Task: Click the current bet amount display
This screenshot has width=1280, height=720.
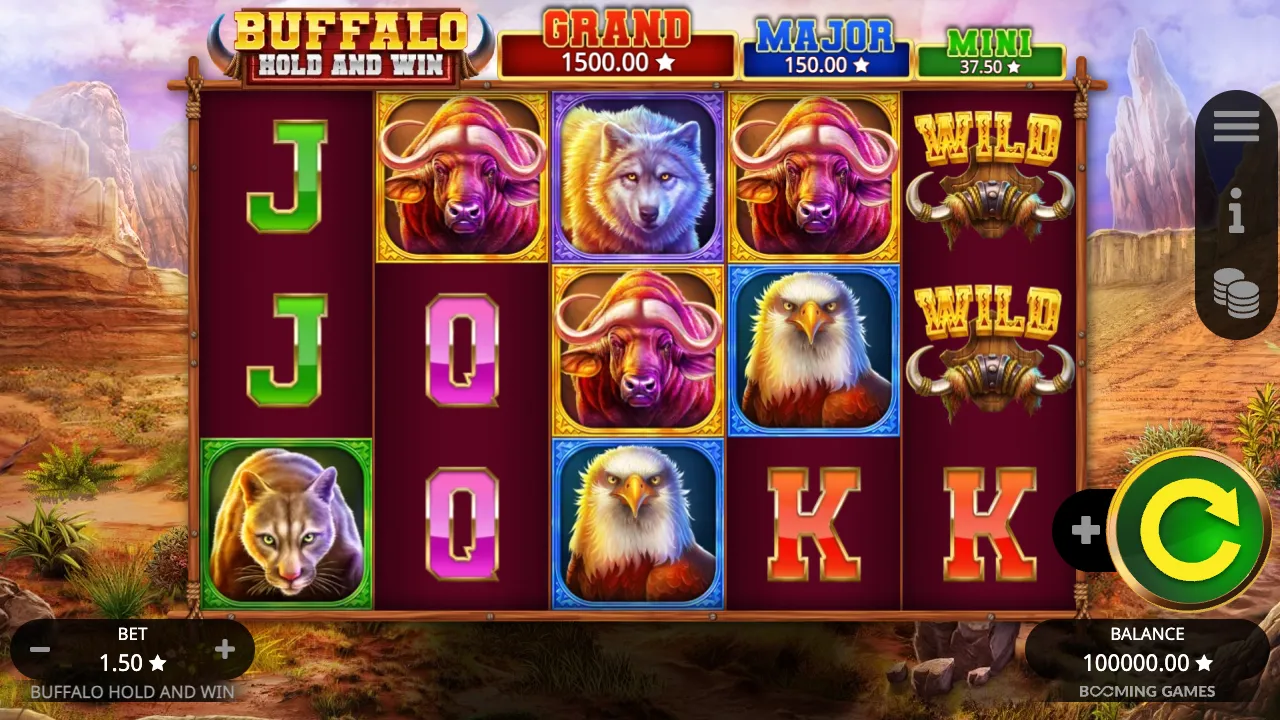Action: [x=133, y=662]
